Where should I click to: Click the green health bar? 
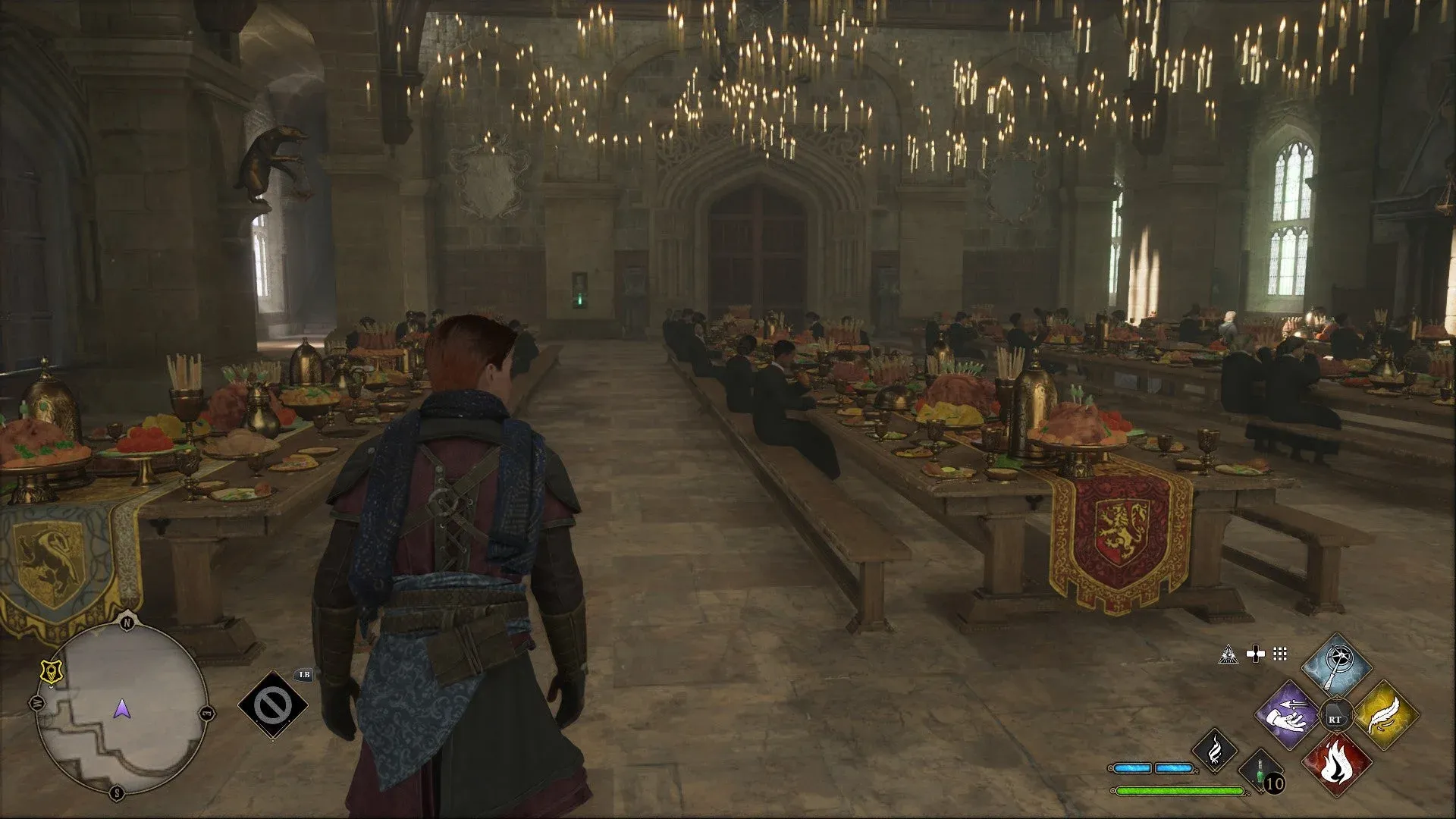pyautogui.click(x=1178, y=790)
